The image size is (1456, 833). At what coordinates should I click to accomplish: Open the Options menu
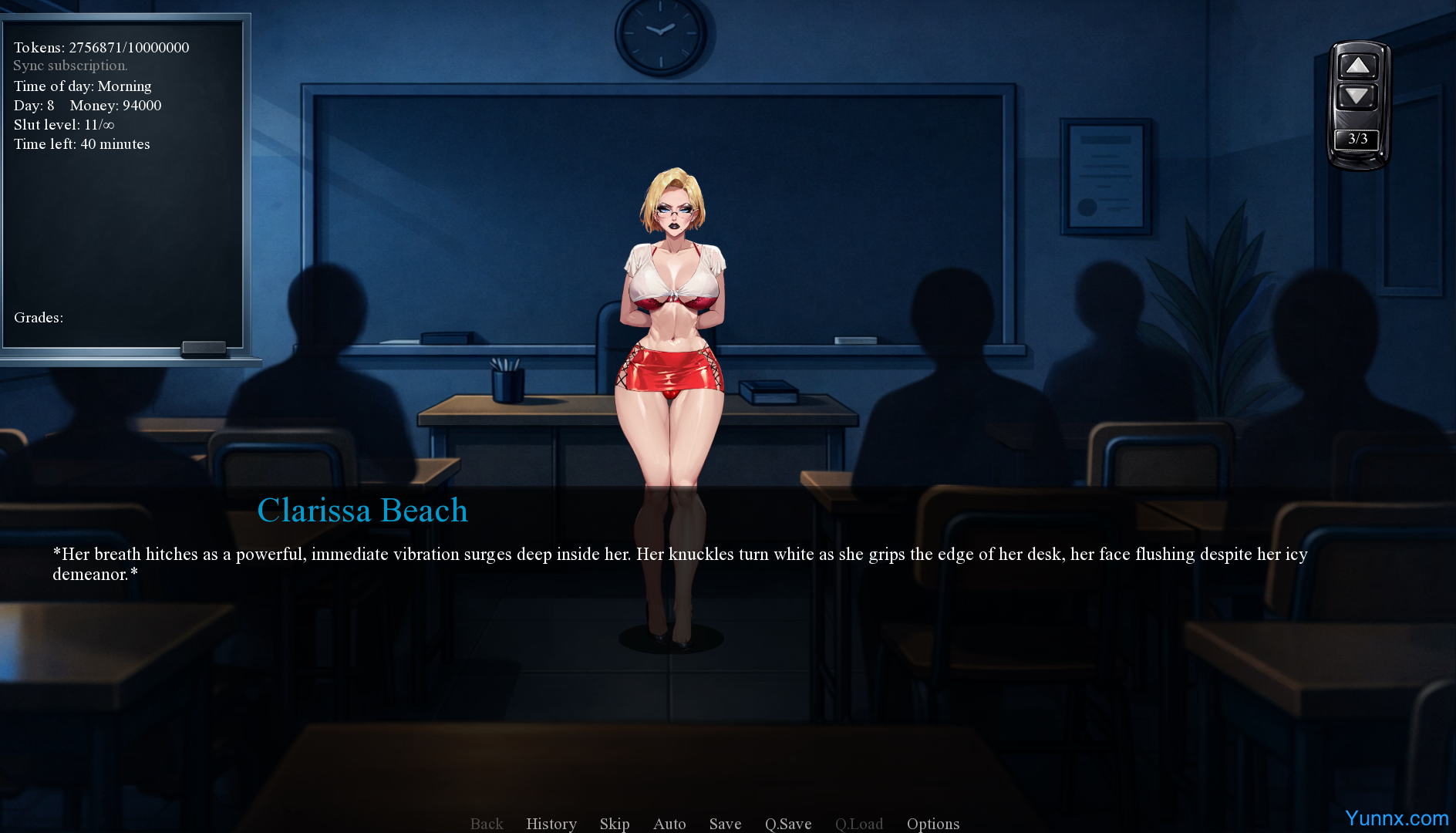[x=933, y=824]
